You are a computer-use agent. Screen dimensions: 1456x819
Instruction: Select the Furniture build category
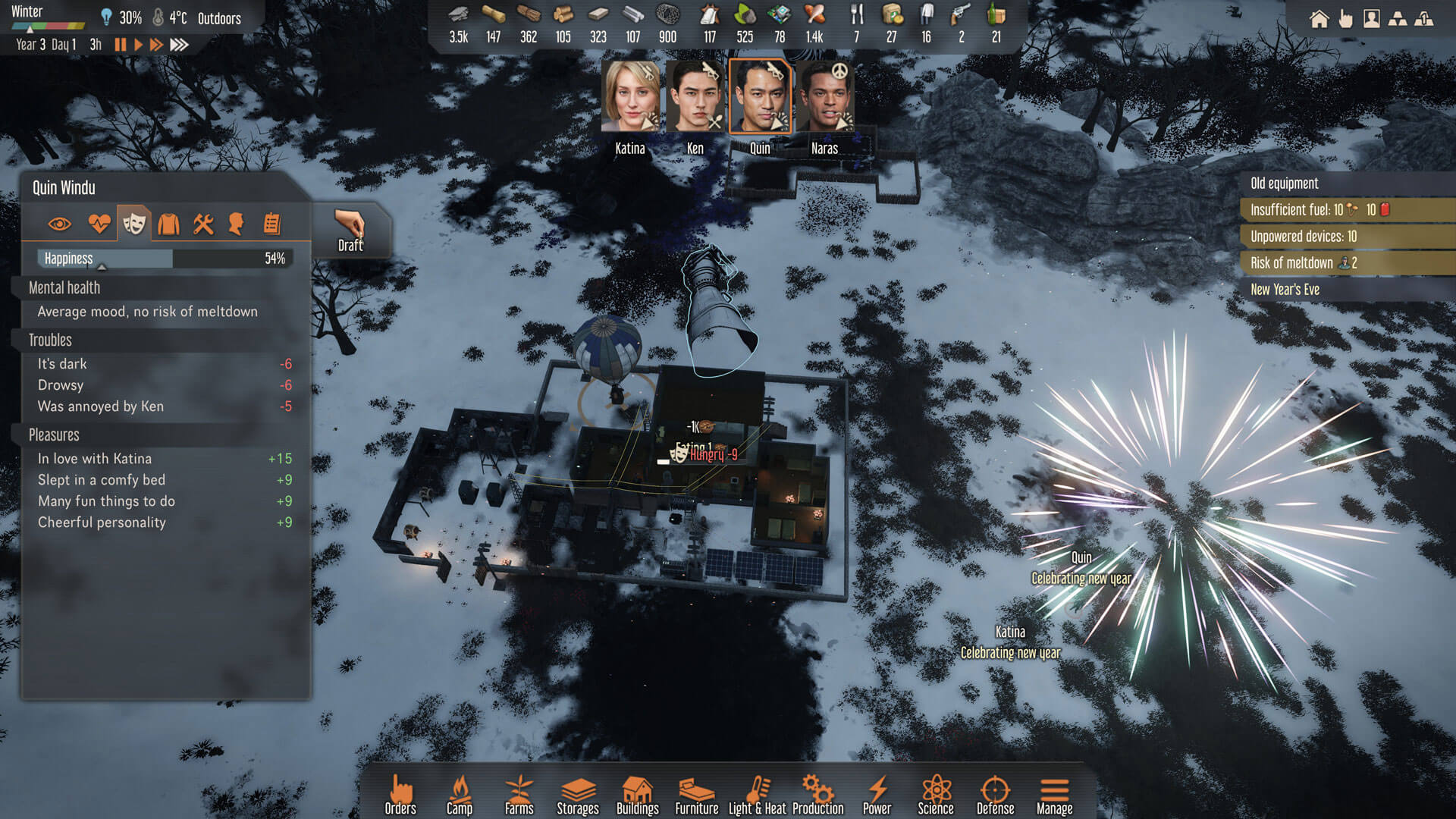696,795
